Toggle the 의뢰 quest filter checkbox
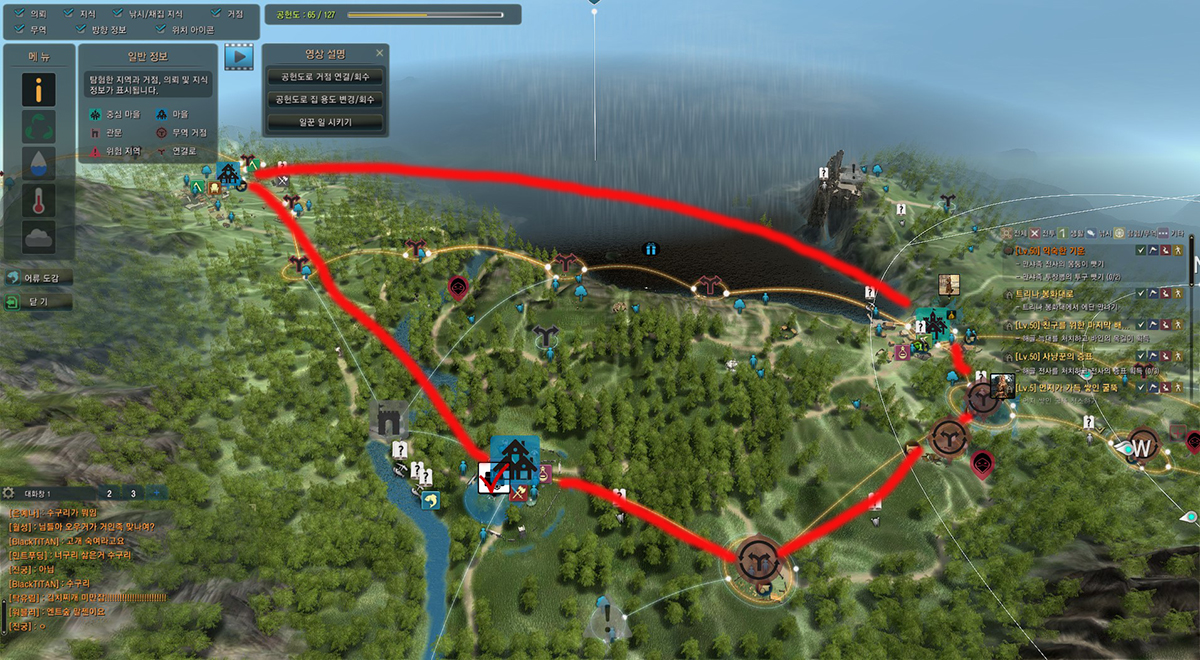This screenshot has width=1200, height=660. click(21, 14)
